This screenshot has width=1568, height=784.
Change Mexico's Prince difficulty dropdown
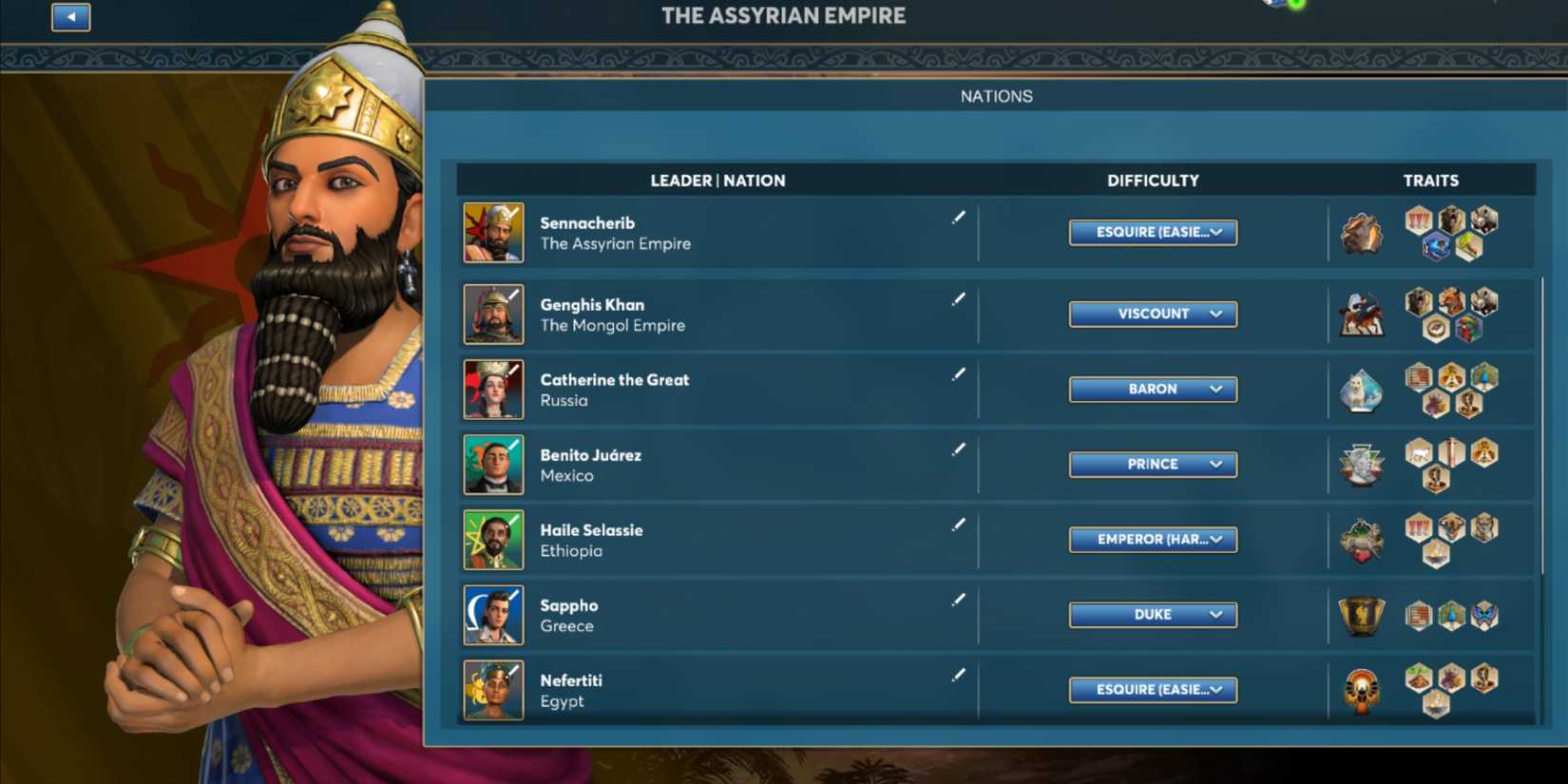pos(1153,464)
